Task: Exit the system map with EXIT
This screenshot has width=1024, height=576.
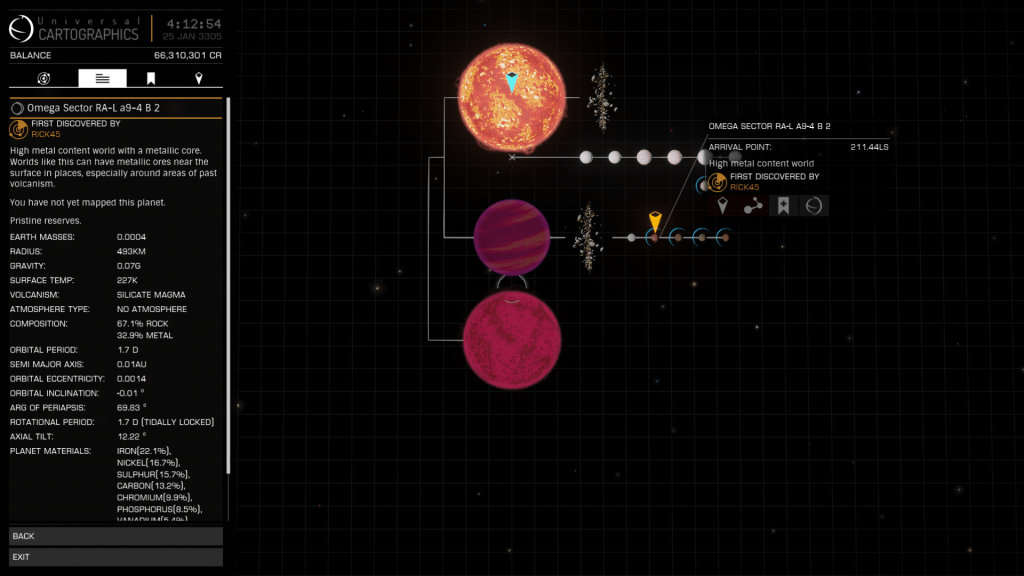Action: coord(116,556)
